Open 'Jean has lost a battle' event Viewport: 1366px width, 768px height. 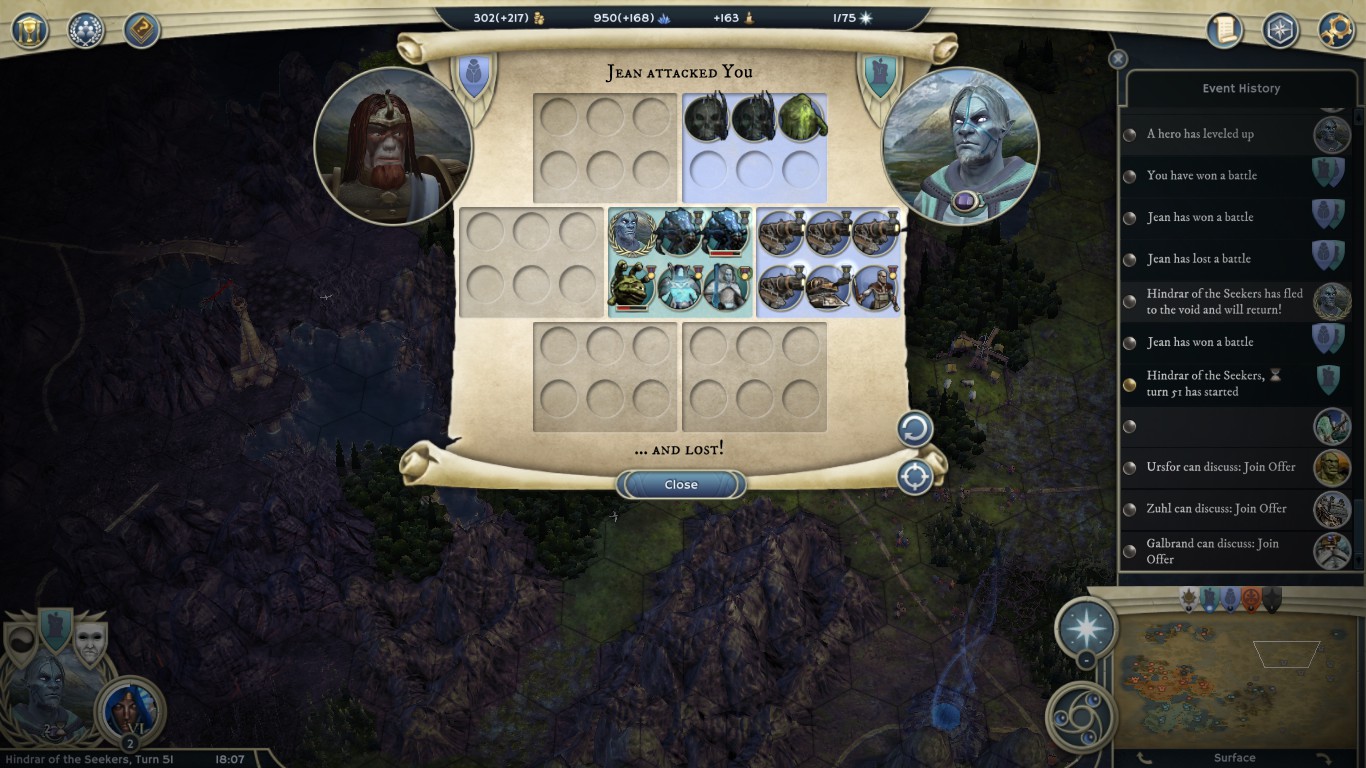click(1198, 259)
